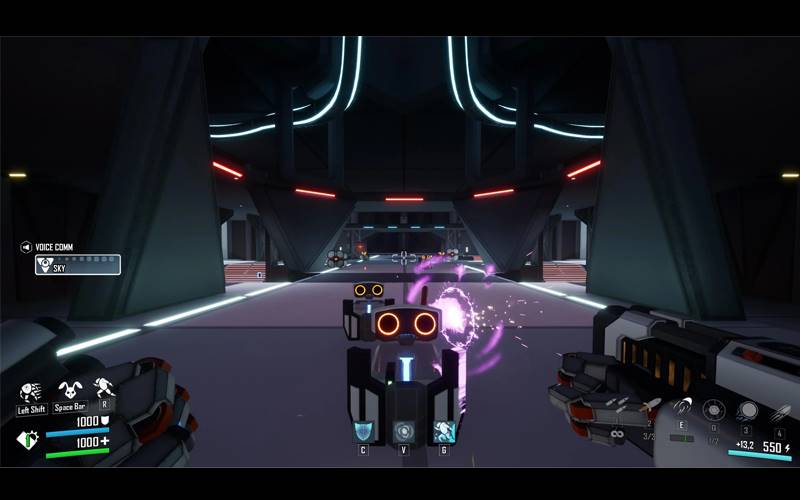Activate the rabbit head jump icon
The height and width of the screenshot is (500, 800).
(69, 389)
